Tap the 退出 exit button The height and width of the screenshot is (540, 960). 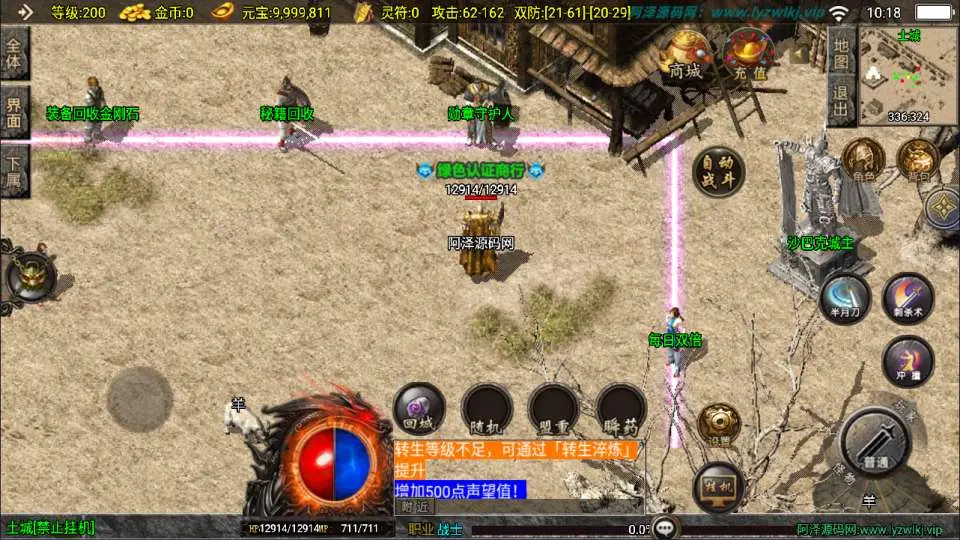[841, 101]
